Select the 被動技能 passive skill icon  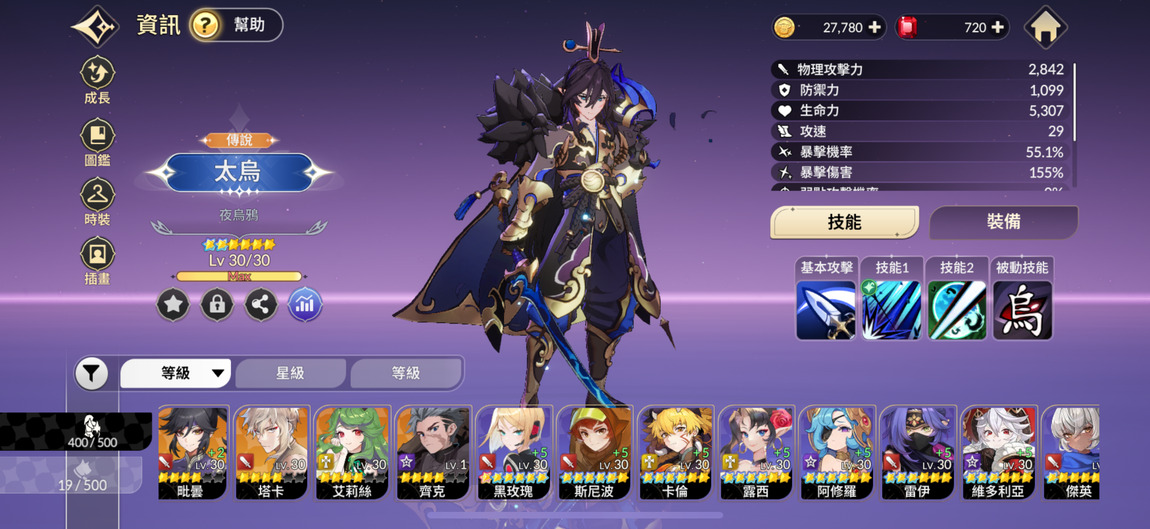1022,309
